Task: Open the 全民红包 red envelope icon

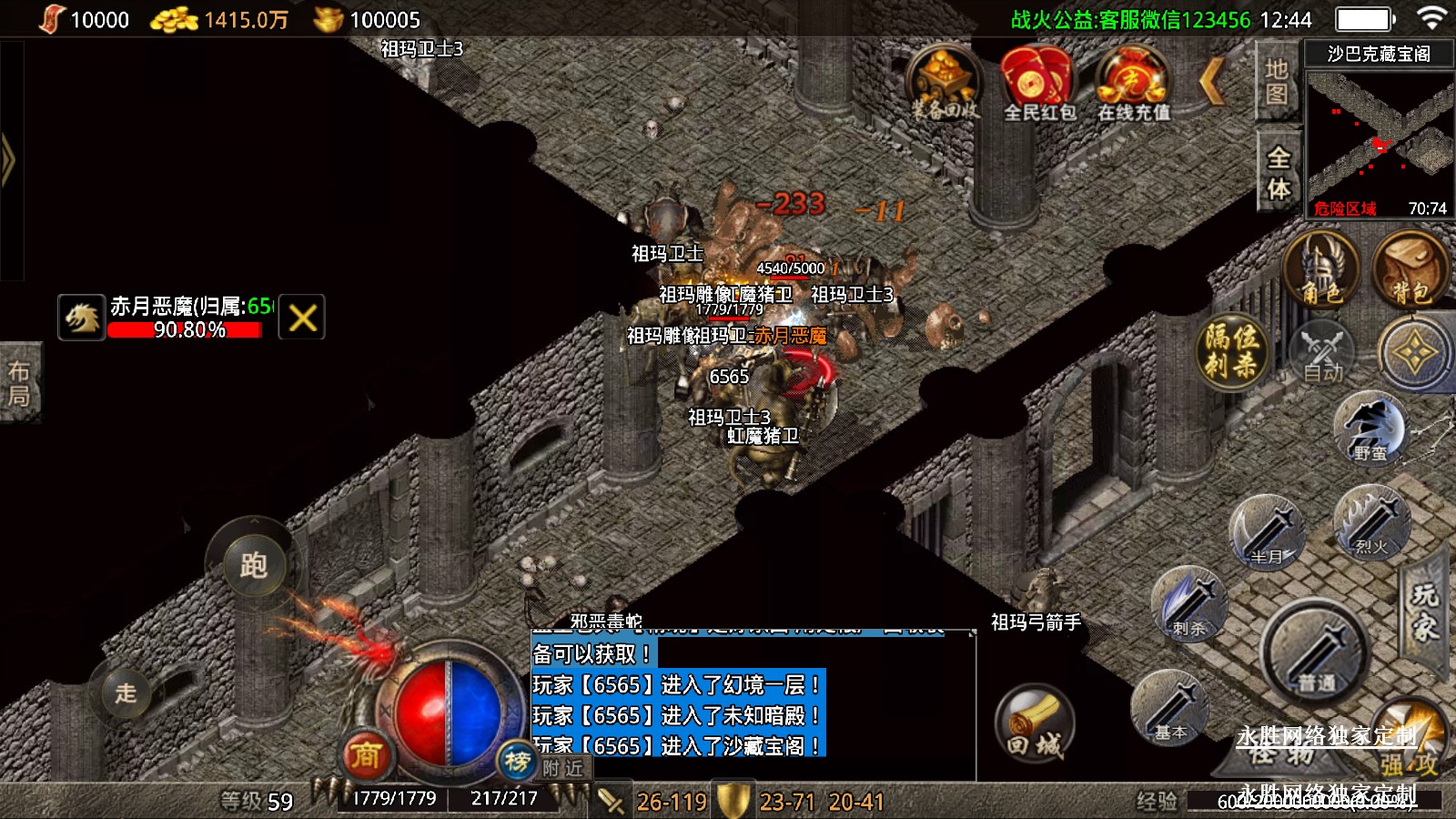Action: pos(1038,84)
